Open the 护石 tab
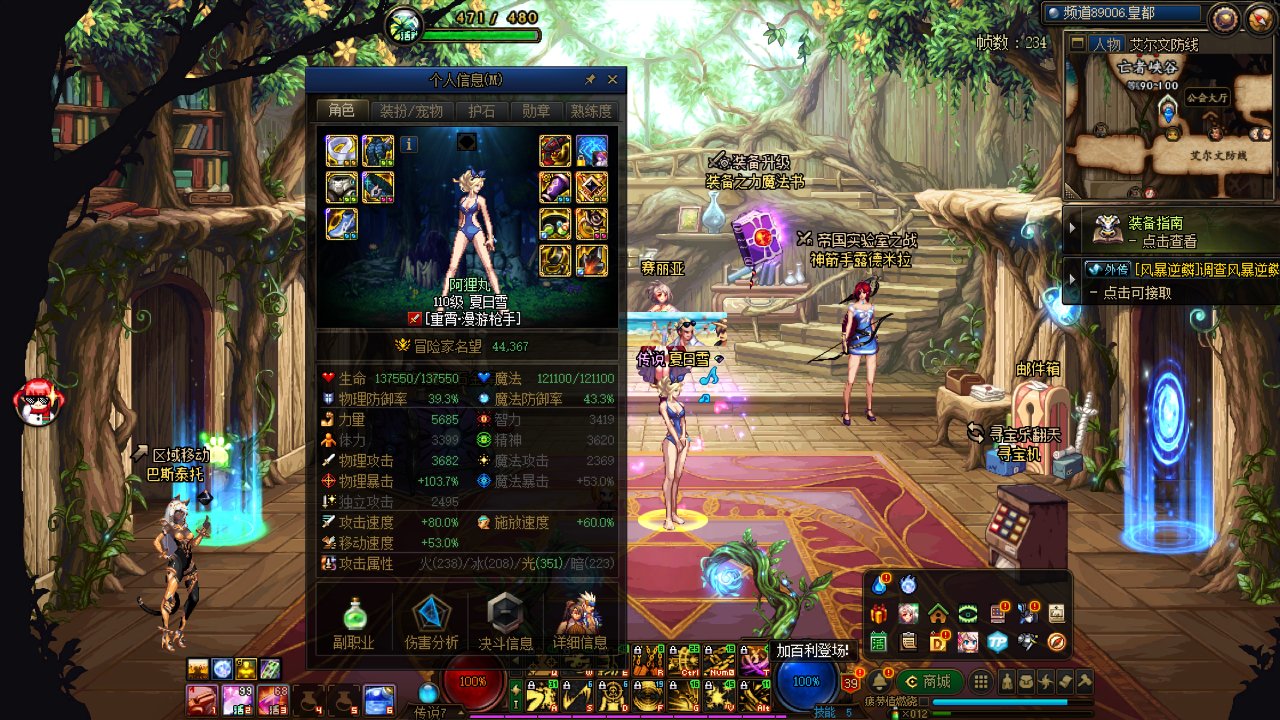Viewport: 1280px width, 720px height. pyautogui.click(x=482, y=111)
